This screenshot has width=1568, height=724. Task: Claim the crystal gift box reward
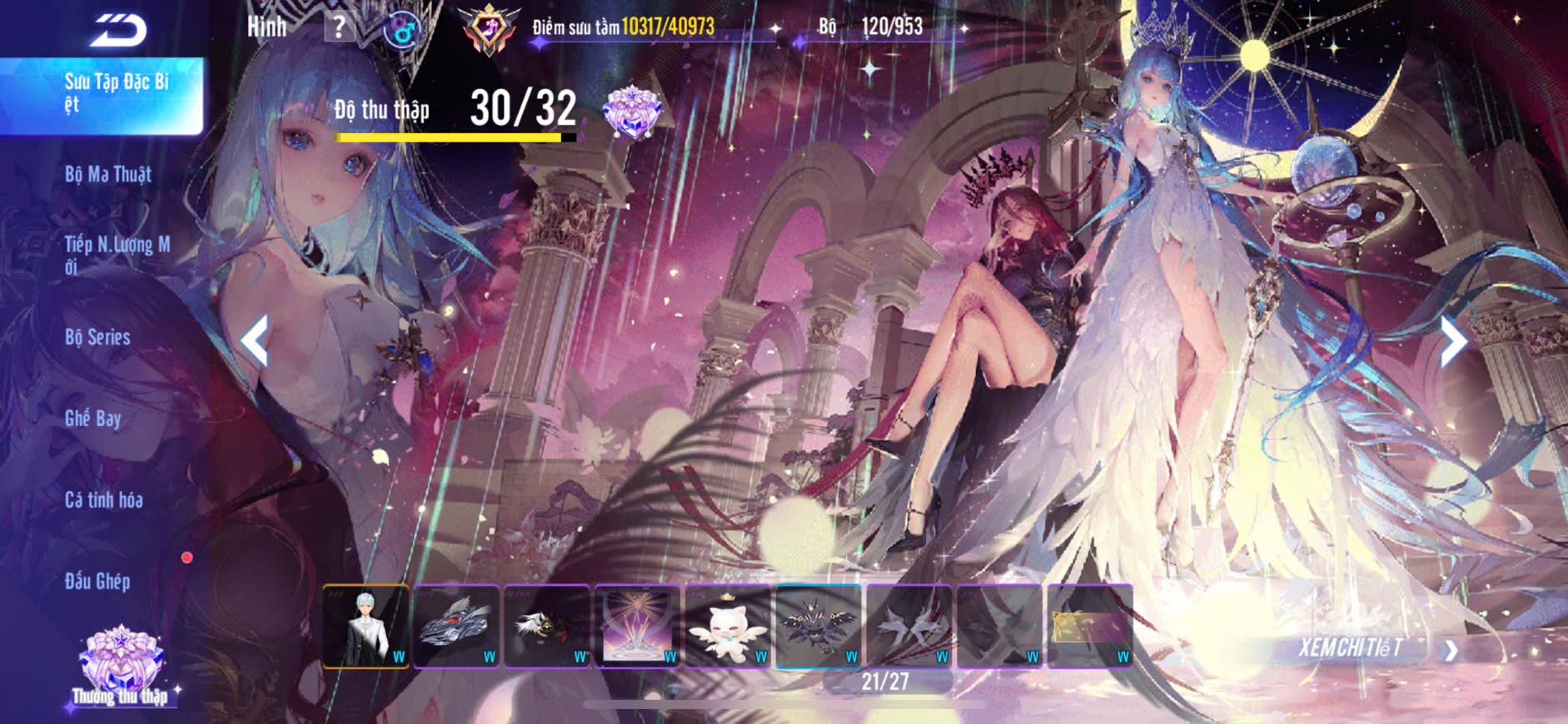(x=632, y=112)
